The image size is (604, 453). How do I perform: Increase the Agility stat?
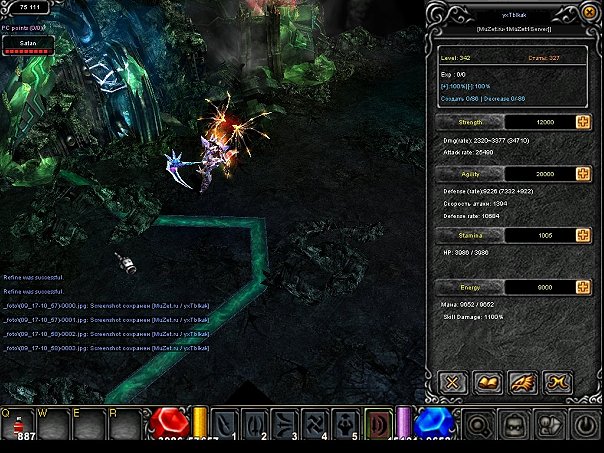coord(583,174)
